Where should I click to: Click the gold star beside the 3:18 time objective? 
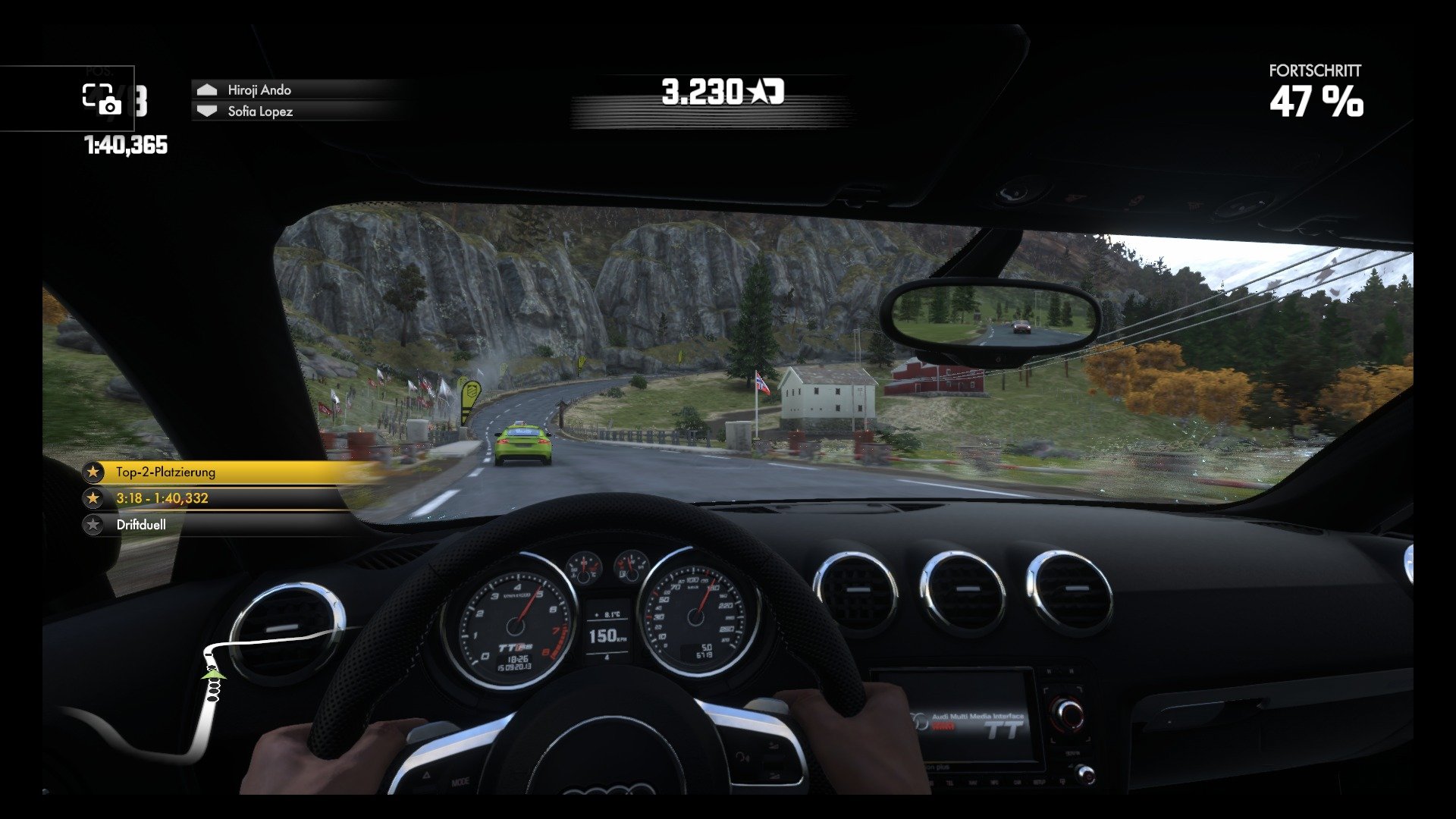[95, 498]
